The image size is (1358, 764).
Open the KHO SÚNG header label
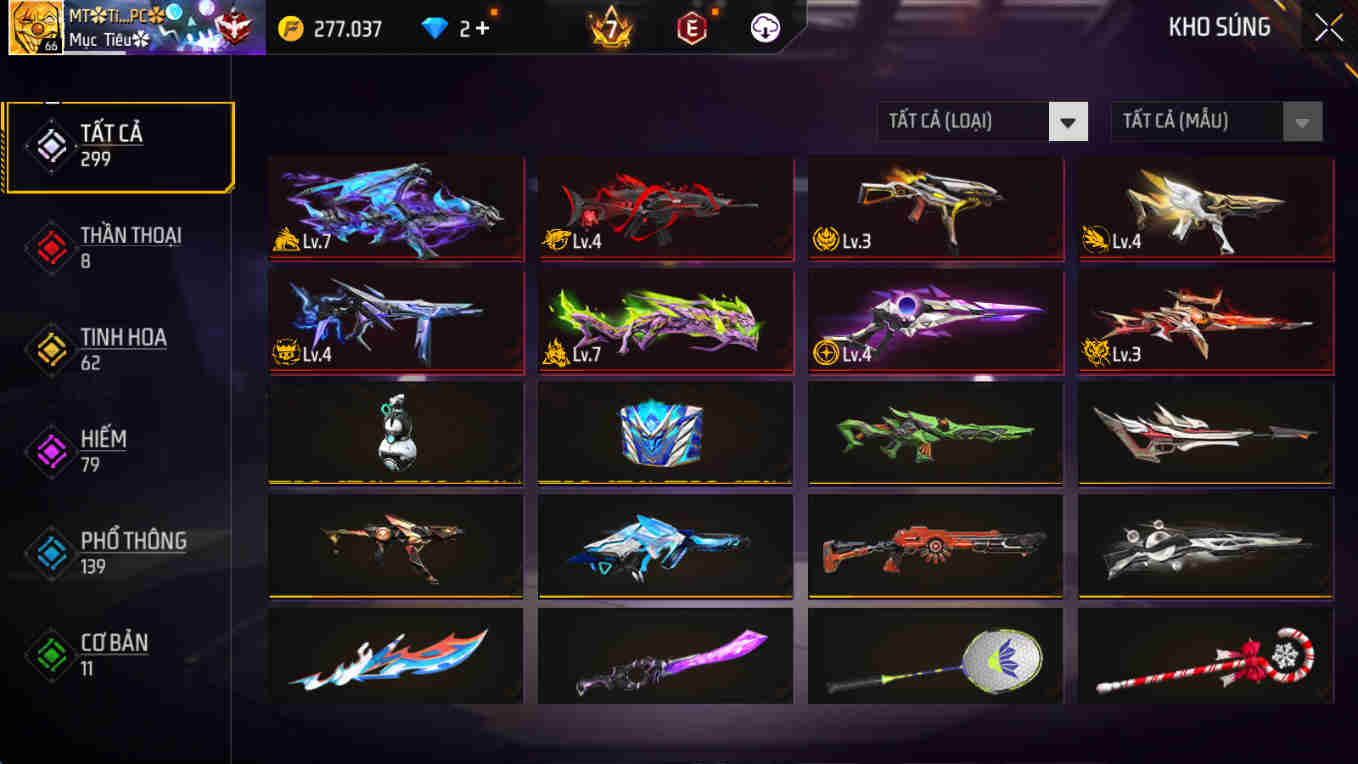[x=1221, y=27]
